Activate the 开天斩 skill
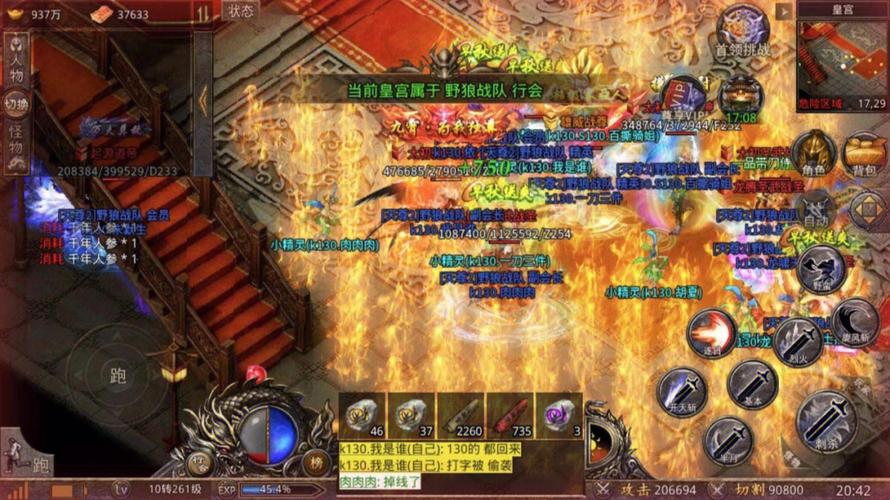The image size is (890, 500). point(681,391)
